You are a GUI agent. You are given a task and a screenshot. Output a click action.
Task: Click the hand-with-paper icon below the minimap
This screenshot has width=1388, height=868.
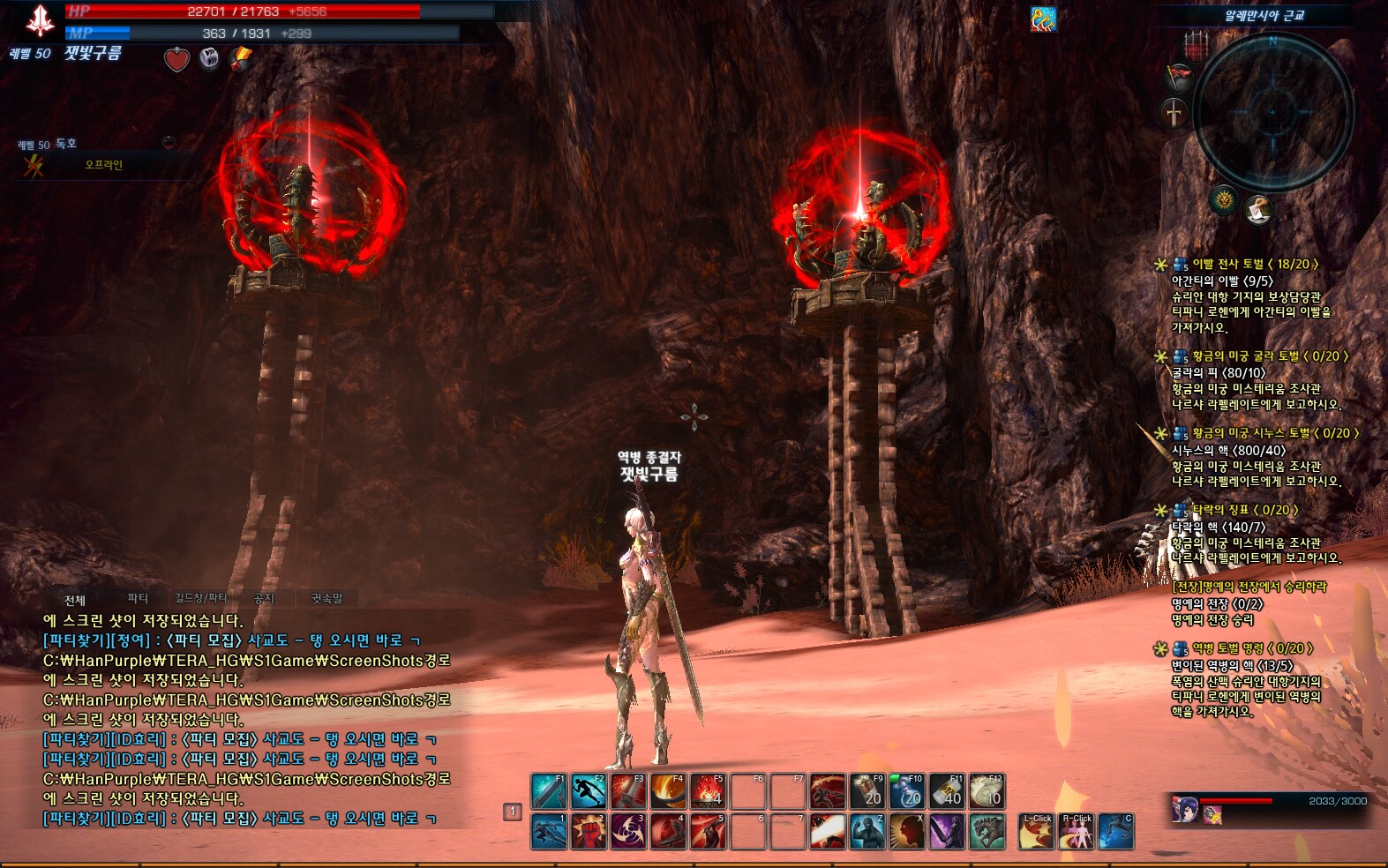[x=1259, y=209]
